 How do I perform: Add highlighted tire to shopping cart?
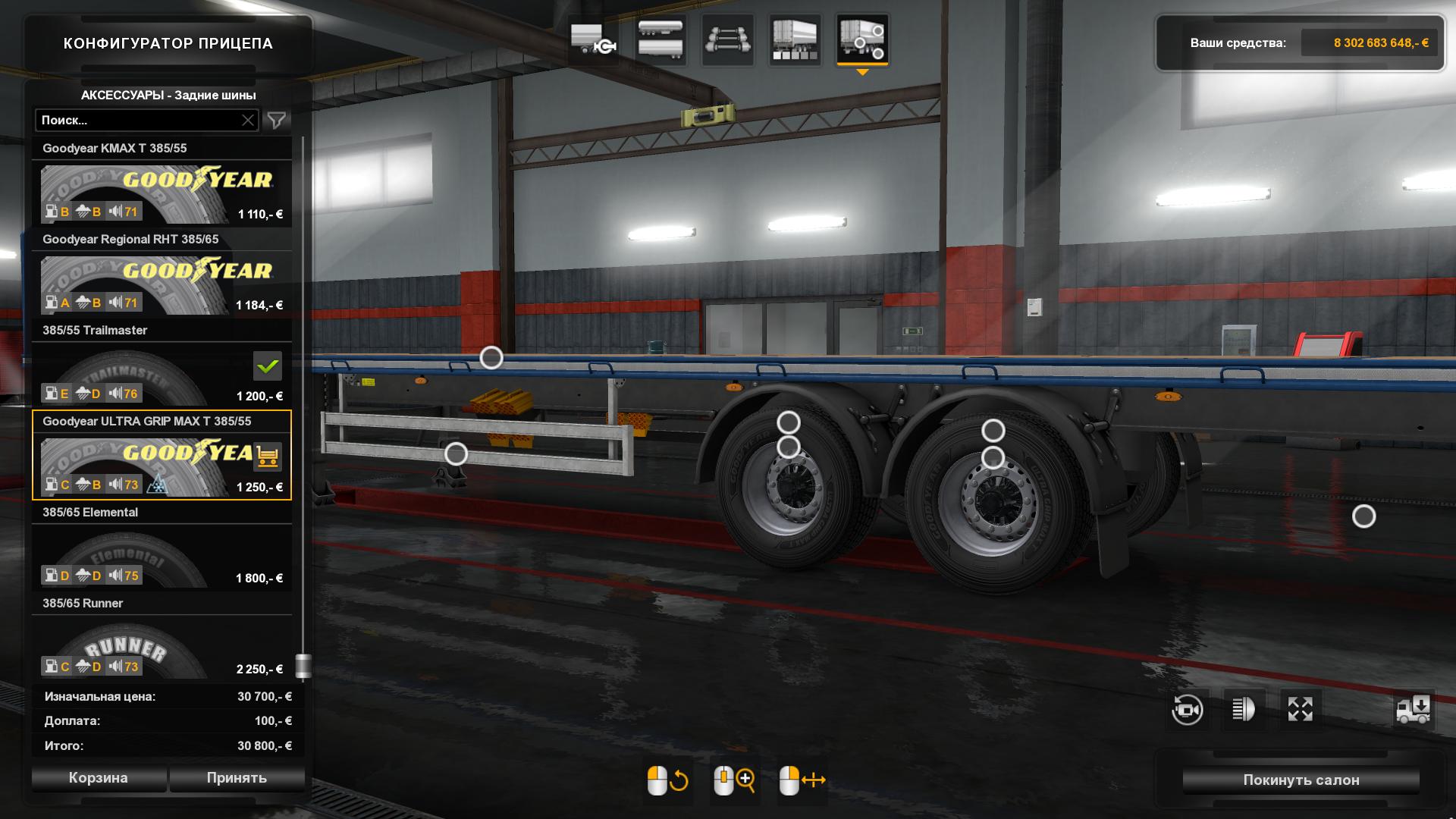tap(268, 457)
